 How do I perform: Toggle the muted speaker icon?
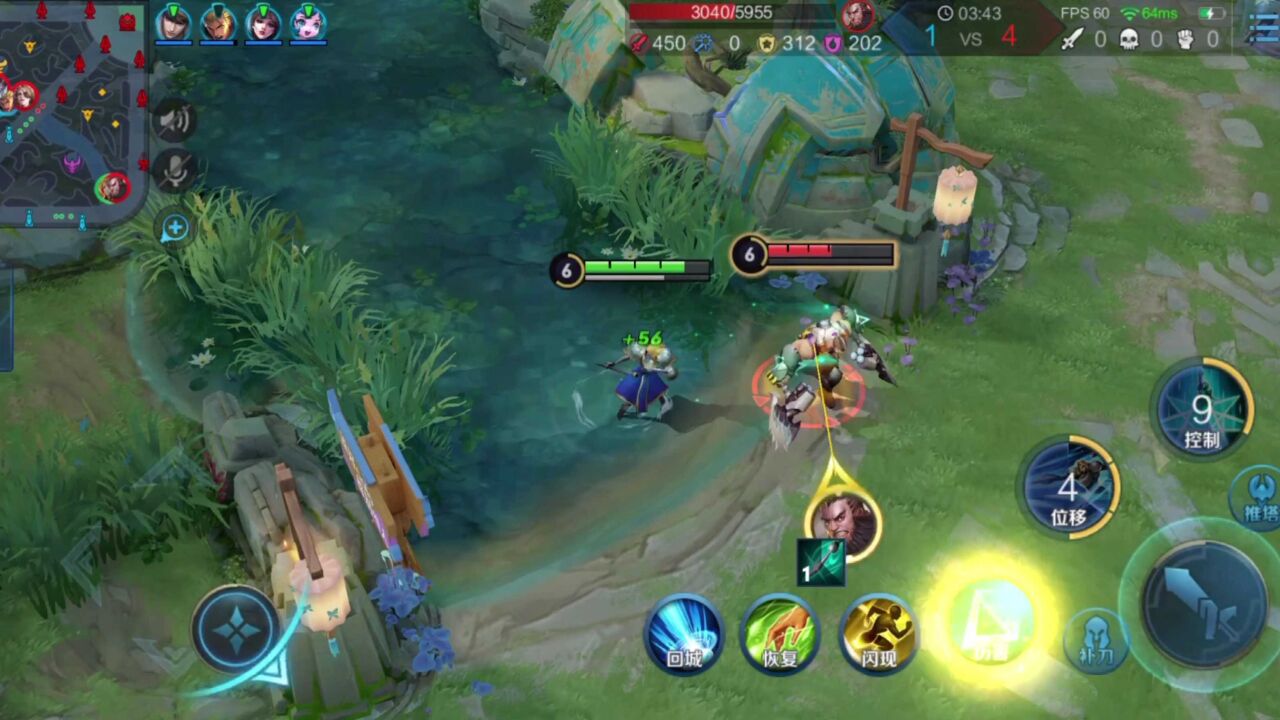[174, 121]
